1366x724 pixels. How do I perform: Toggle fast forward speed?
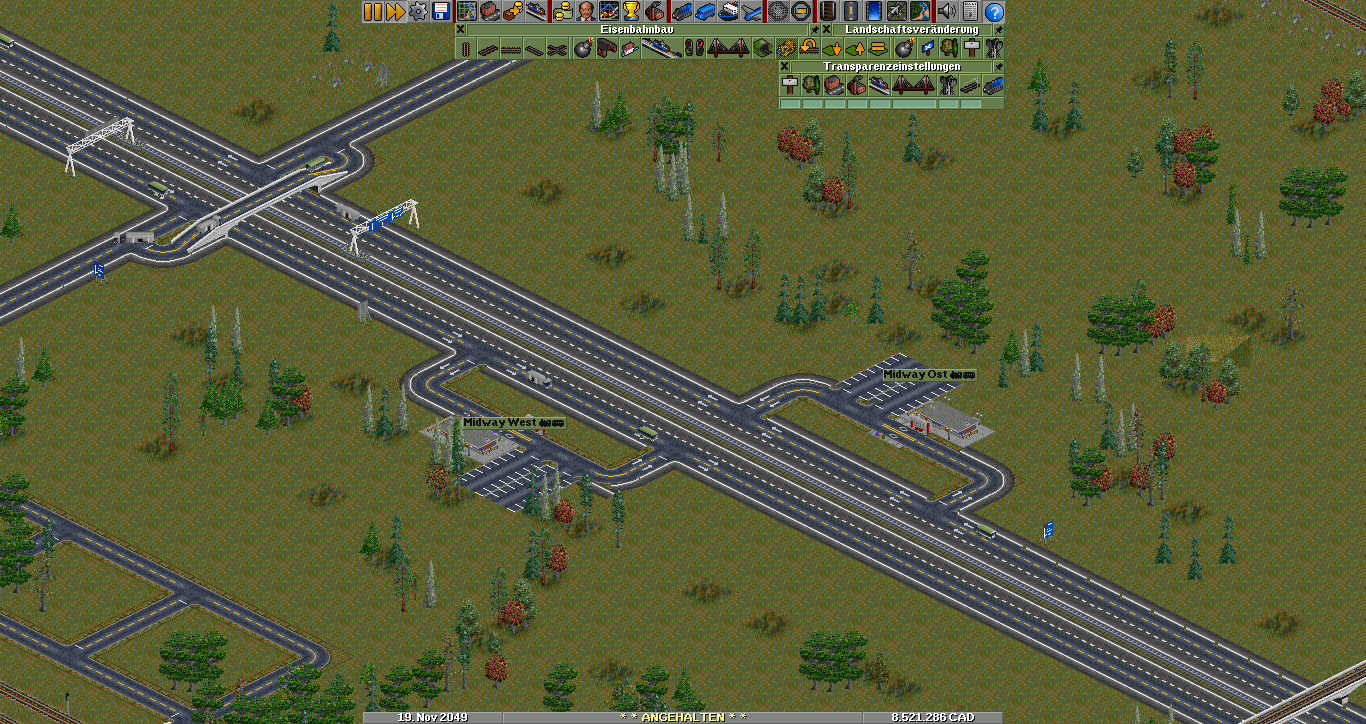click(394, 12)
